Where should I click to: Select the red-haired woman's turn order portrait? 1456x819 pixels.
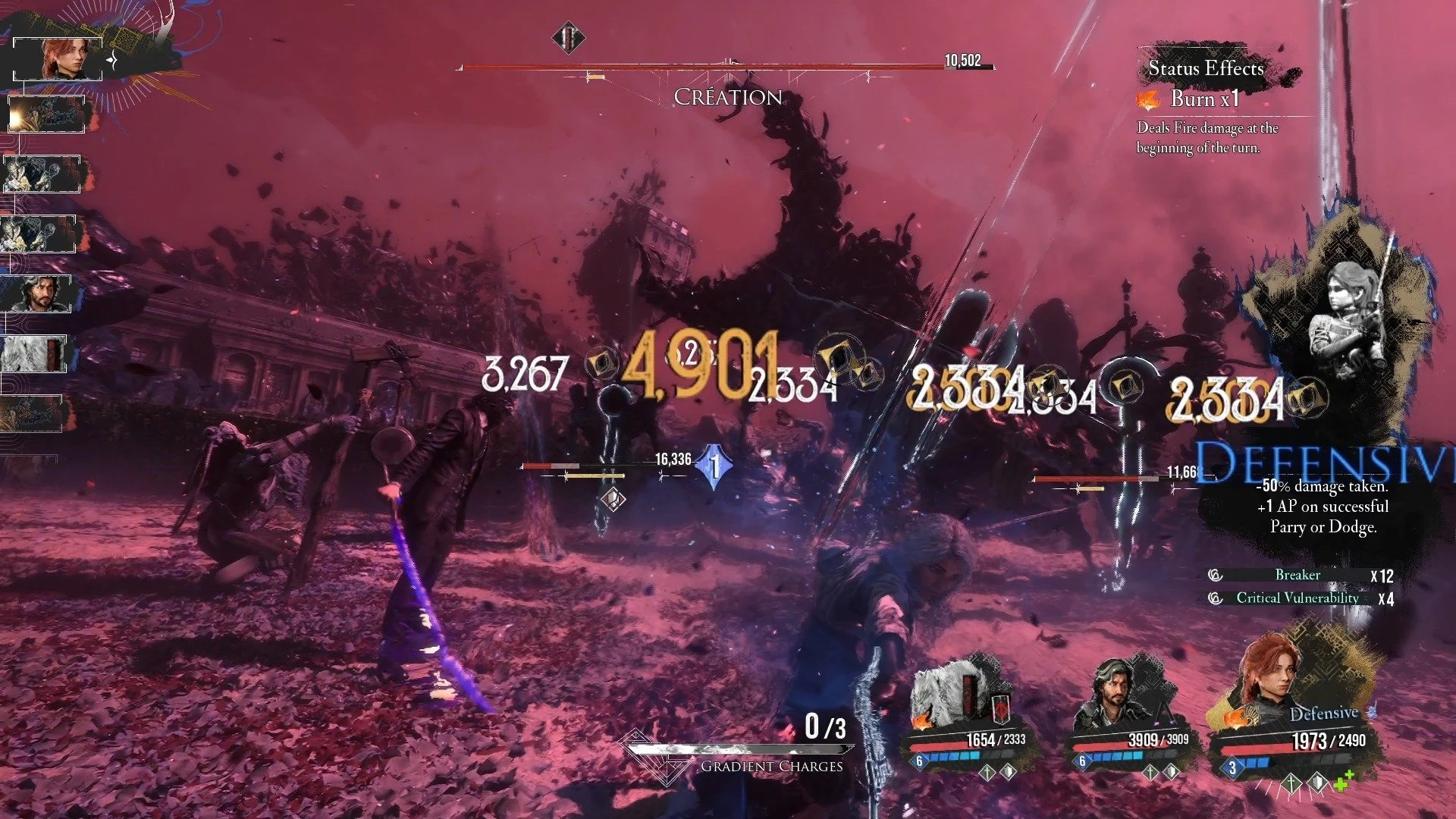pos(58,59)
